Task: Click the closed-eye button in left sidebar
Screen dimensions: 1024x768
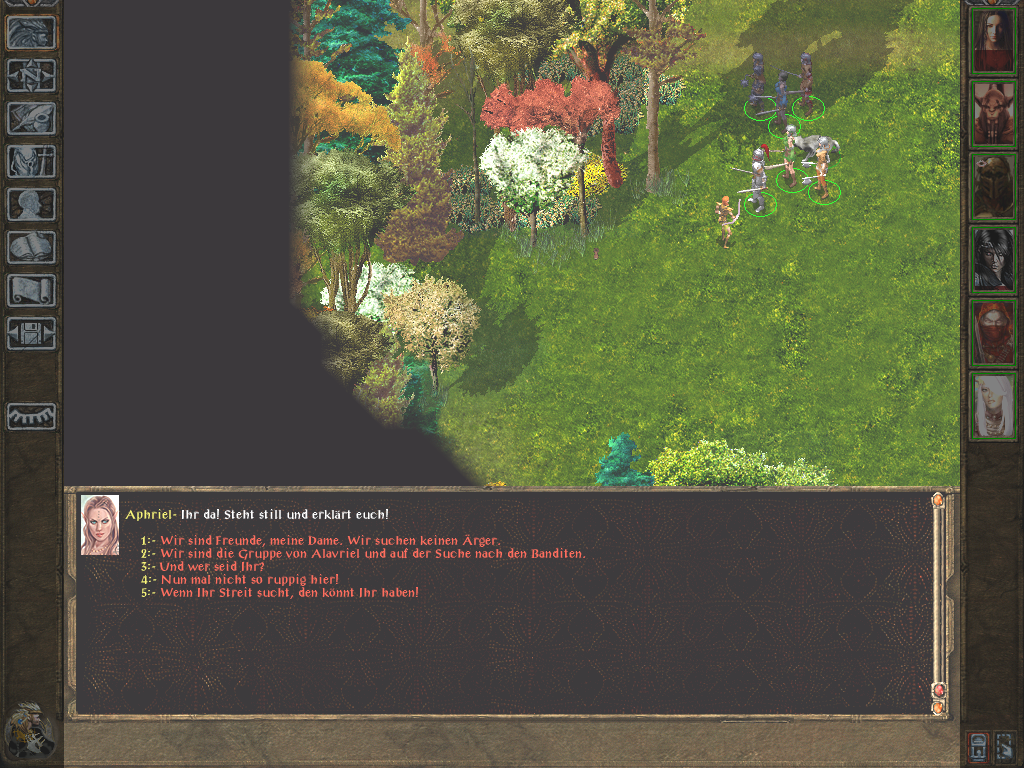Action: [31, 416]
